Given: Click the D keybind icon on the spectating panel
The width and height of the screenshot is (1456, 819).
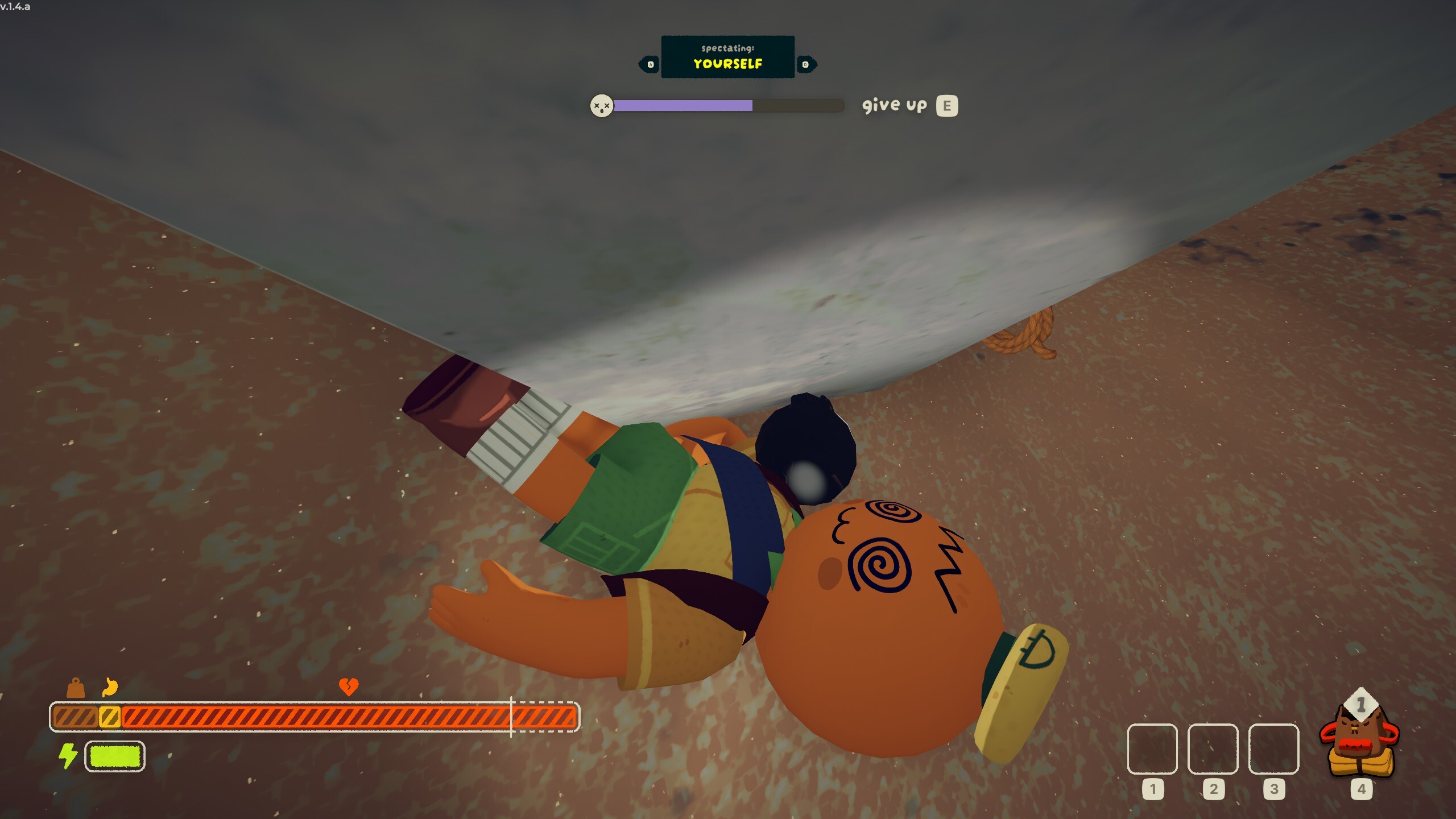Looking at the screenshot, I should [x=805, y=64].
